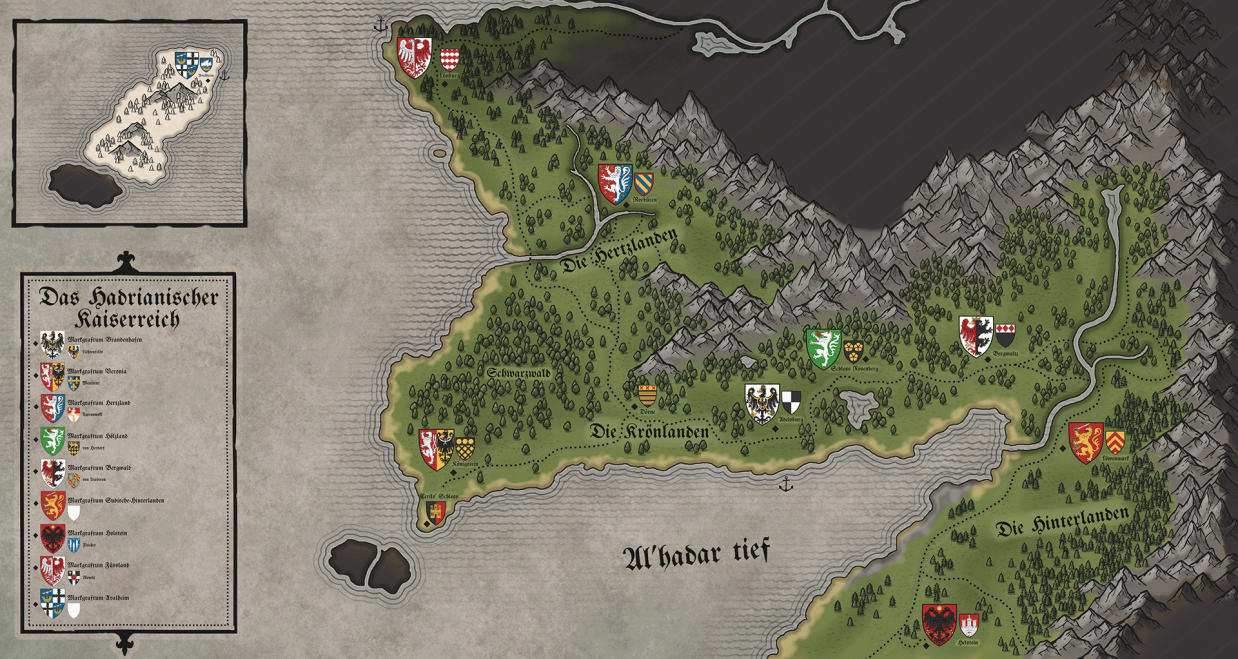The height and width of the screenshot is (659, 1238).
Task: Click the Adelsburg black eagle map marker
Action: click(762, 403)
